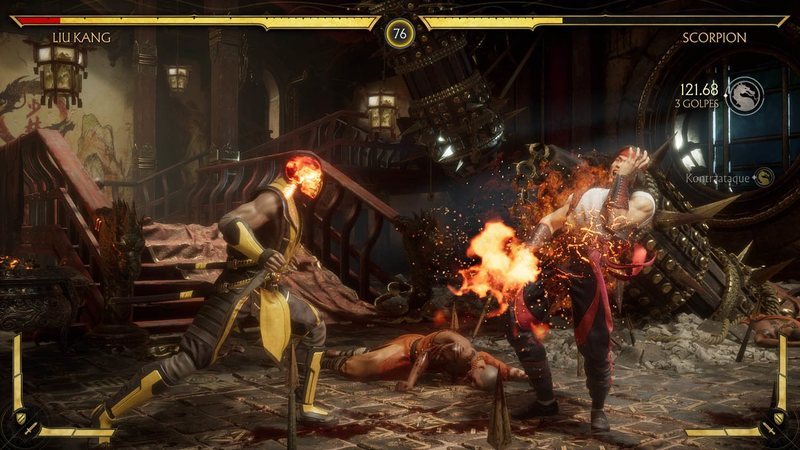Screen dimensions: 800x450
Task: Click the dragon emblem beside the combo damage
Action: click(745, 95)
